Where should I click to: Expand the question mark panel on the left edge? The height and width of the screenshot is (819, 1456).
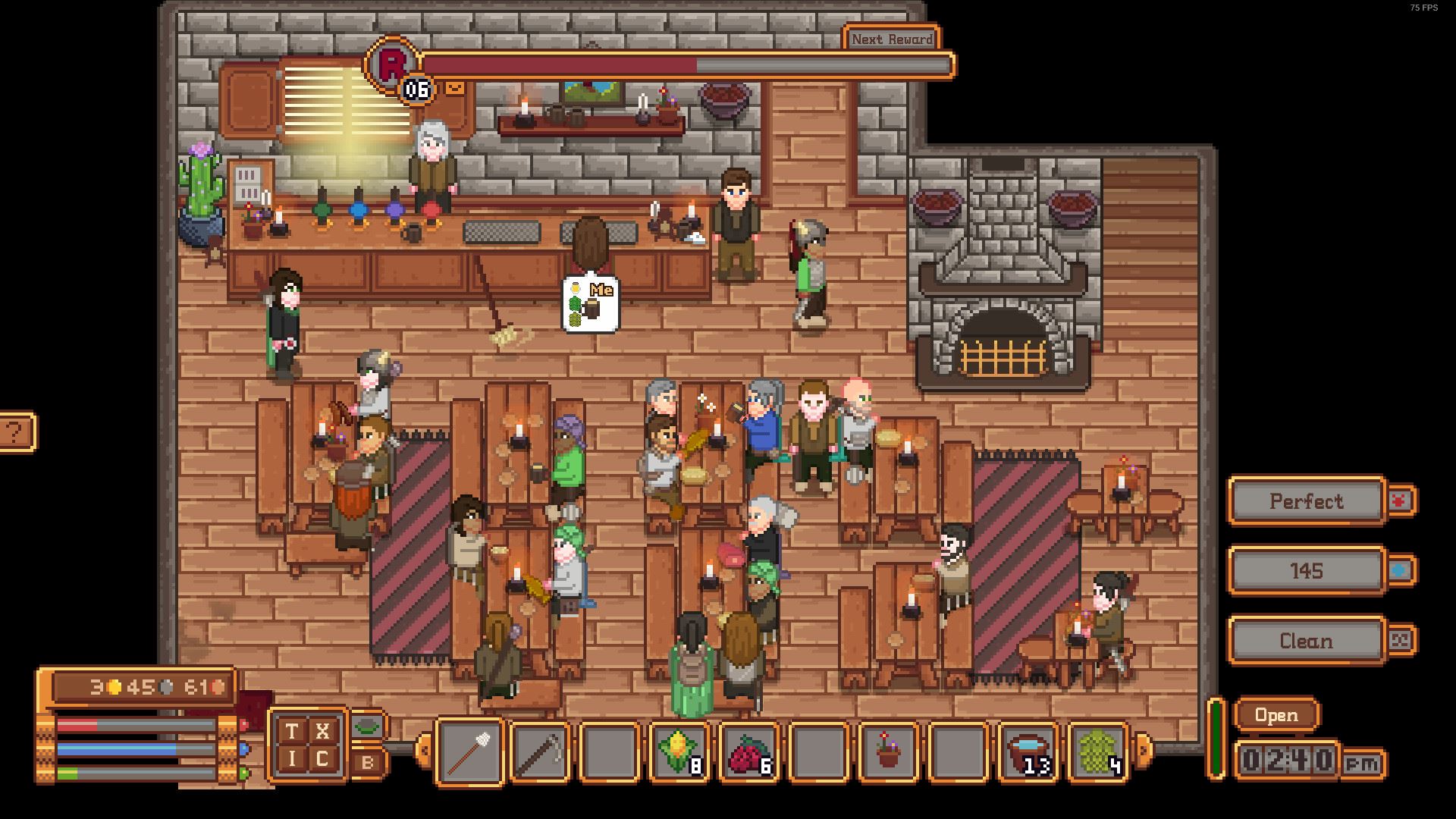pyautogui.click(x=14, y=432)
